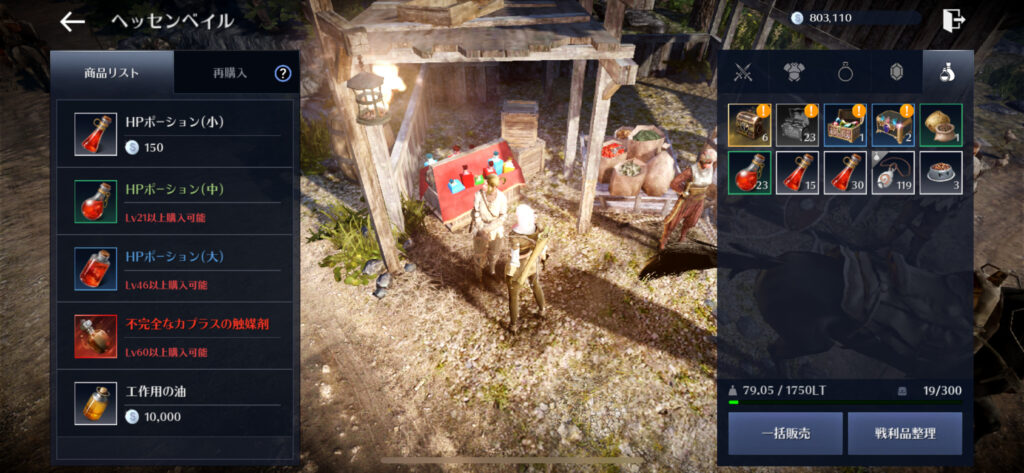Open the shop help question mark
1024x473 pixels.
(283, 73)
